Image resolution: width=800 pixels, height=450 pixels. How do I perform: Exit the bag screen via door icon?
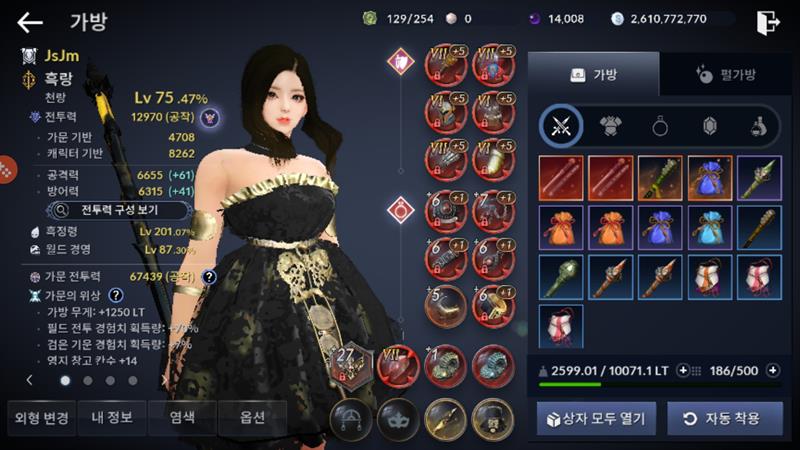coord(767,21)
